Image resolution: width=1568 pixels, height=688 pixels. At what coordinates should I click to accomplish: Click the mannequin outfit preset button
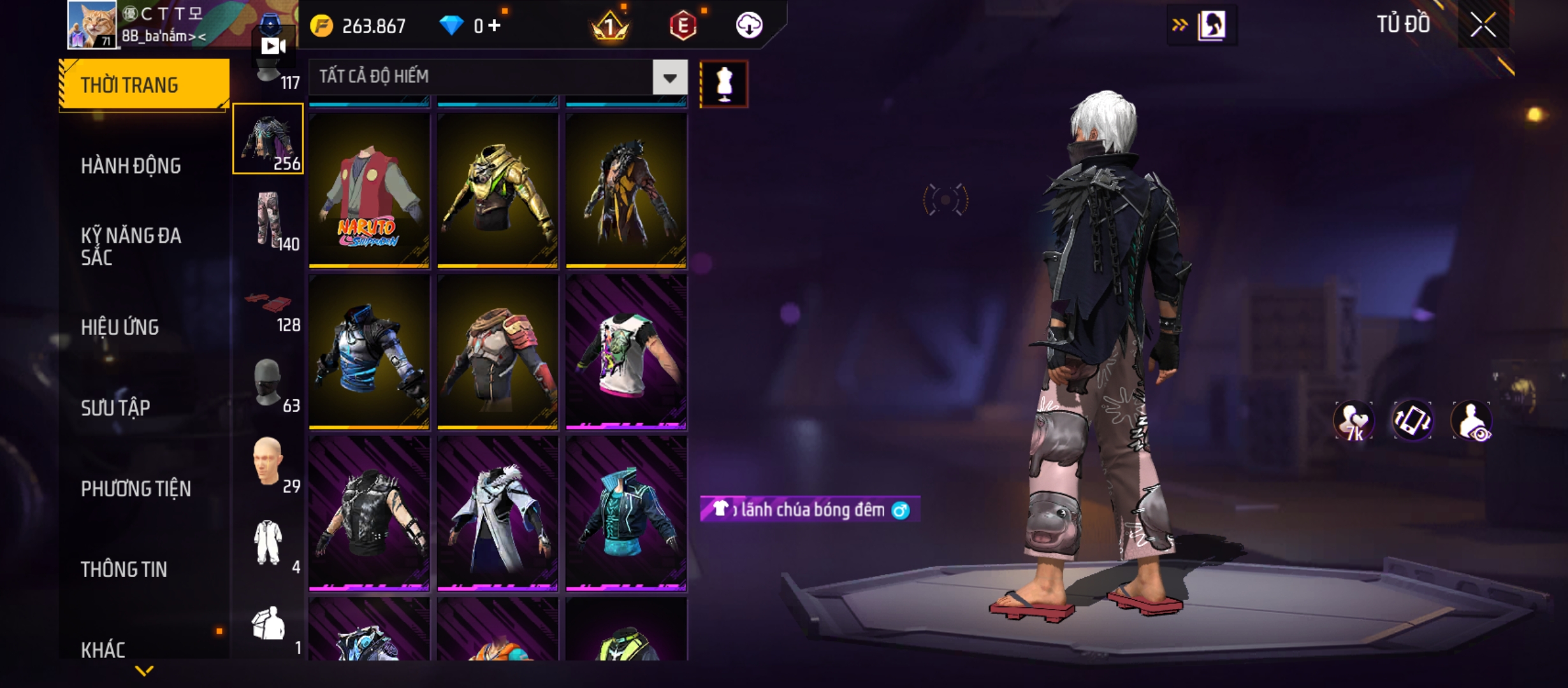tap(724, 84)
